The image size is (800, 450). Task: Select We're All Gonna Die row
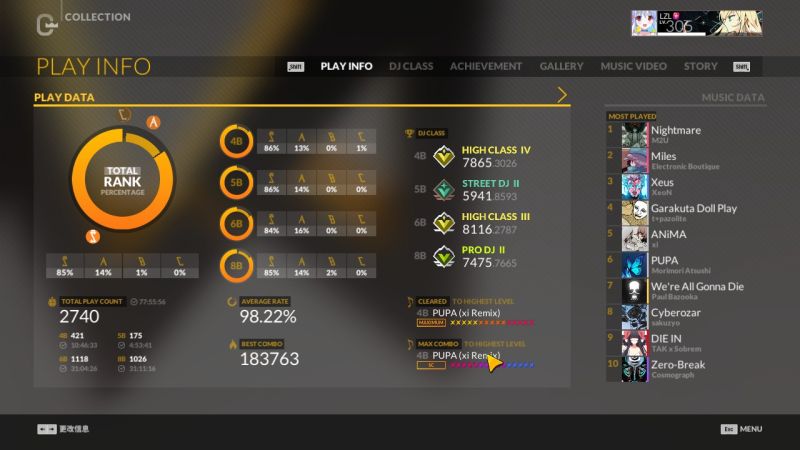pyautogui.click(x=686, y=291)
